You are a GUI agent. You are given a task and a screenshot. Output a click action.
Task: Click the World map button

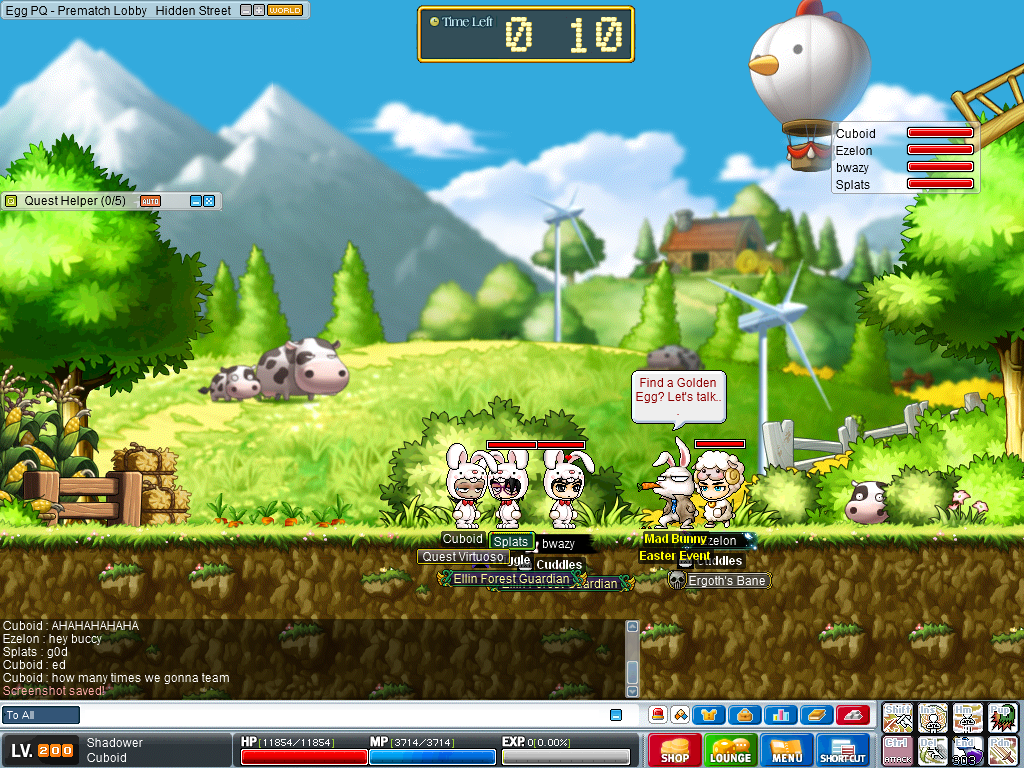[x=285, y=11]
